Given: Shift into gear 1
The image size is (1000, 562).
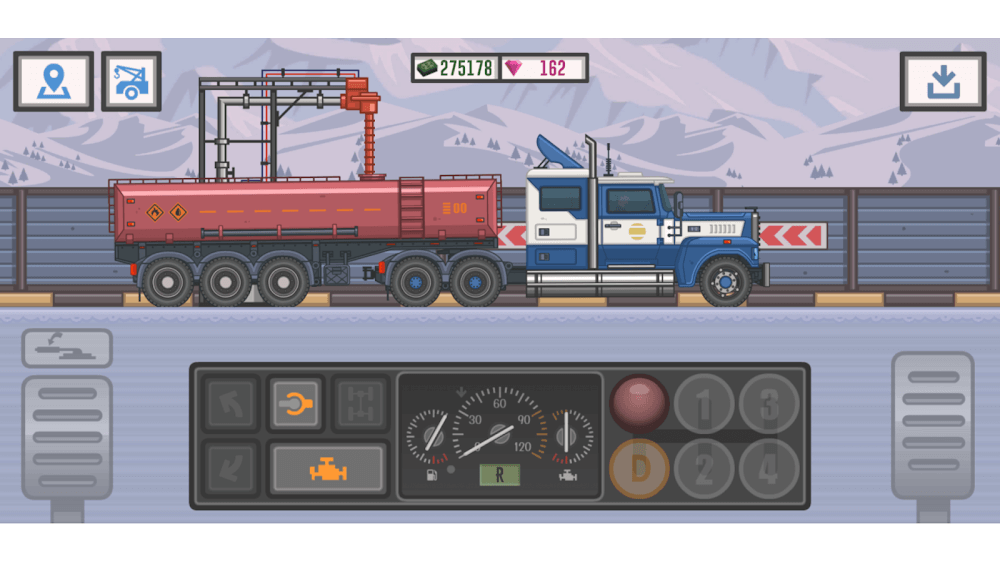Looking at the screenshot, I should pyautogui.click(x=703, y=404).
